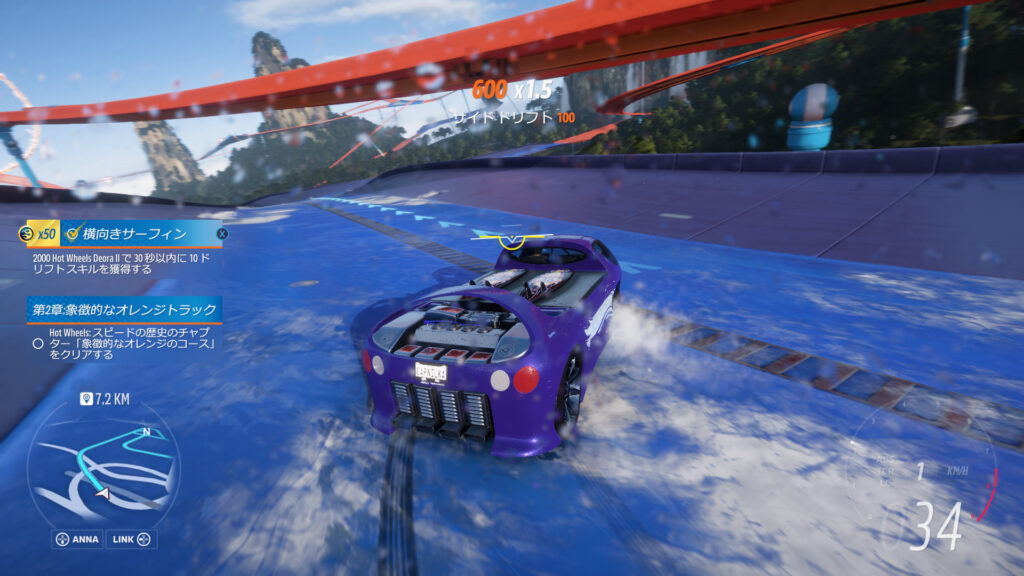The width and height of the screenshot is (1024, 576).
Task: Open the LINK chat button
Action: click(132, 540)
